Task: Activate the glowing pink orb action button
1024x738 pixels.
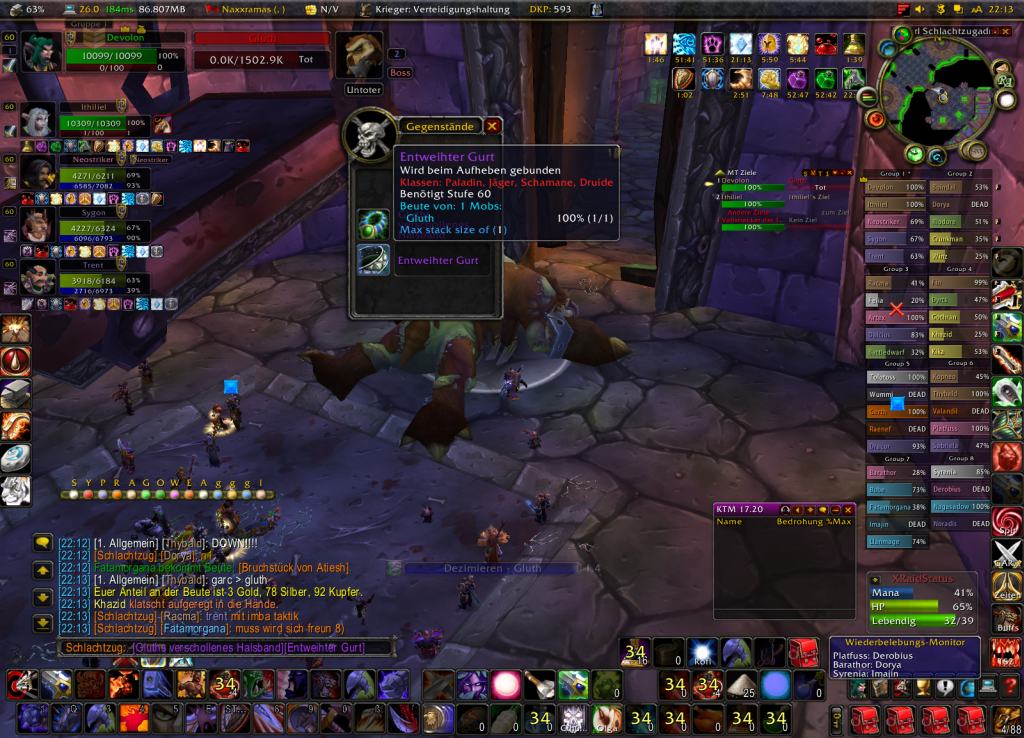Action: [505, 685]
